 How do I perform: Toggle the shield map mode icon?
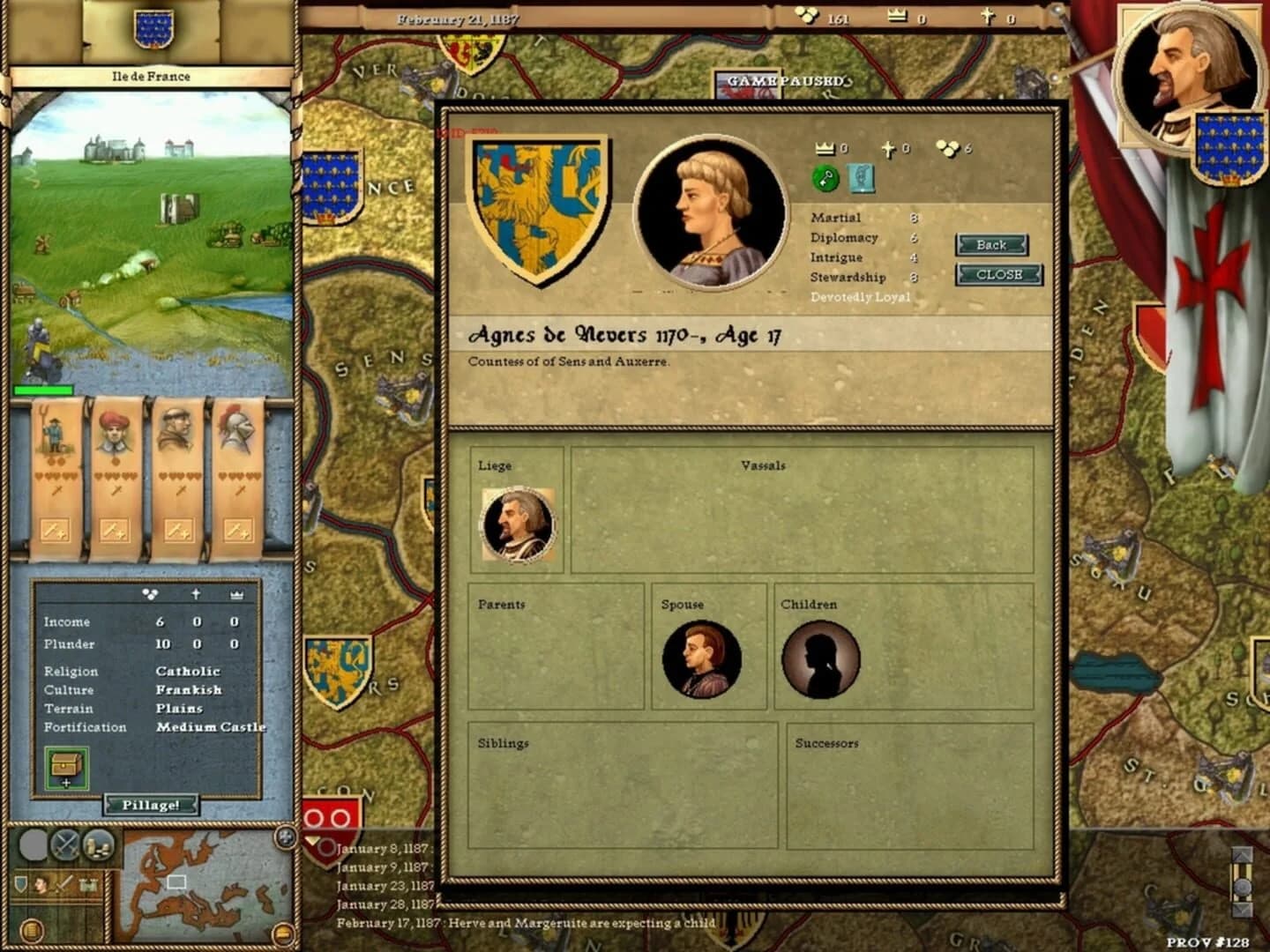[20, 884]
